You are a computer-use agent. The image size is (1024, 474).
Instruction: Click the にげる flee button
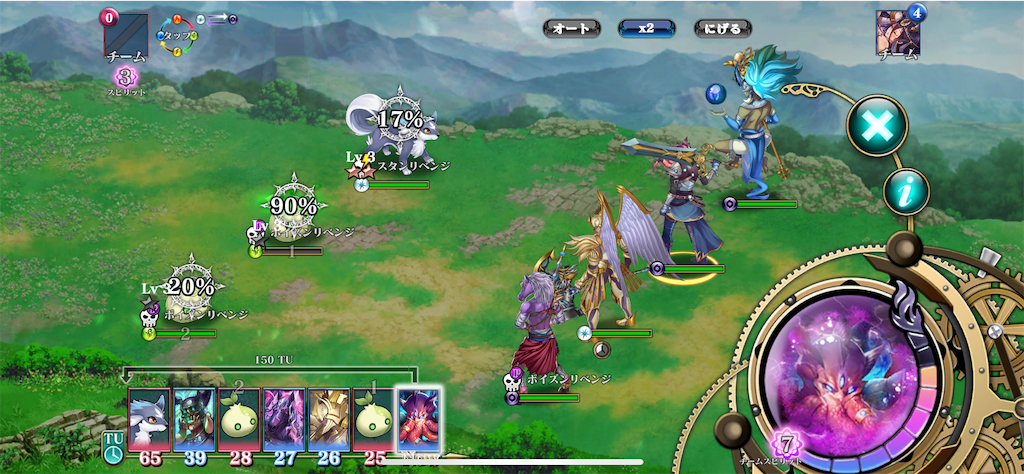[x=723, y=28]
